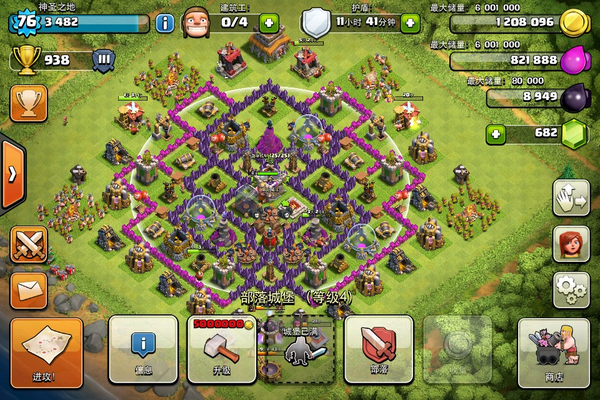Open the 部落 clan shield button

pyautogui.click(x=378, y=348)
